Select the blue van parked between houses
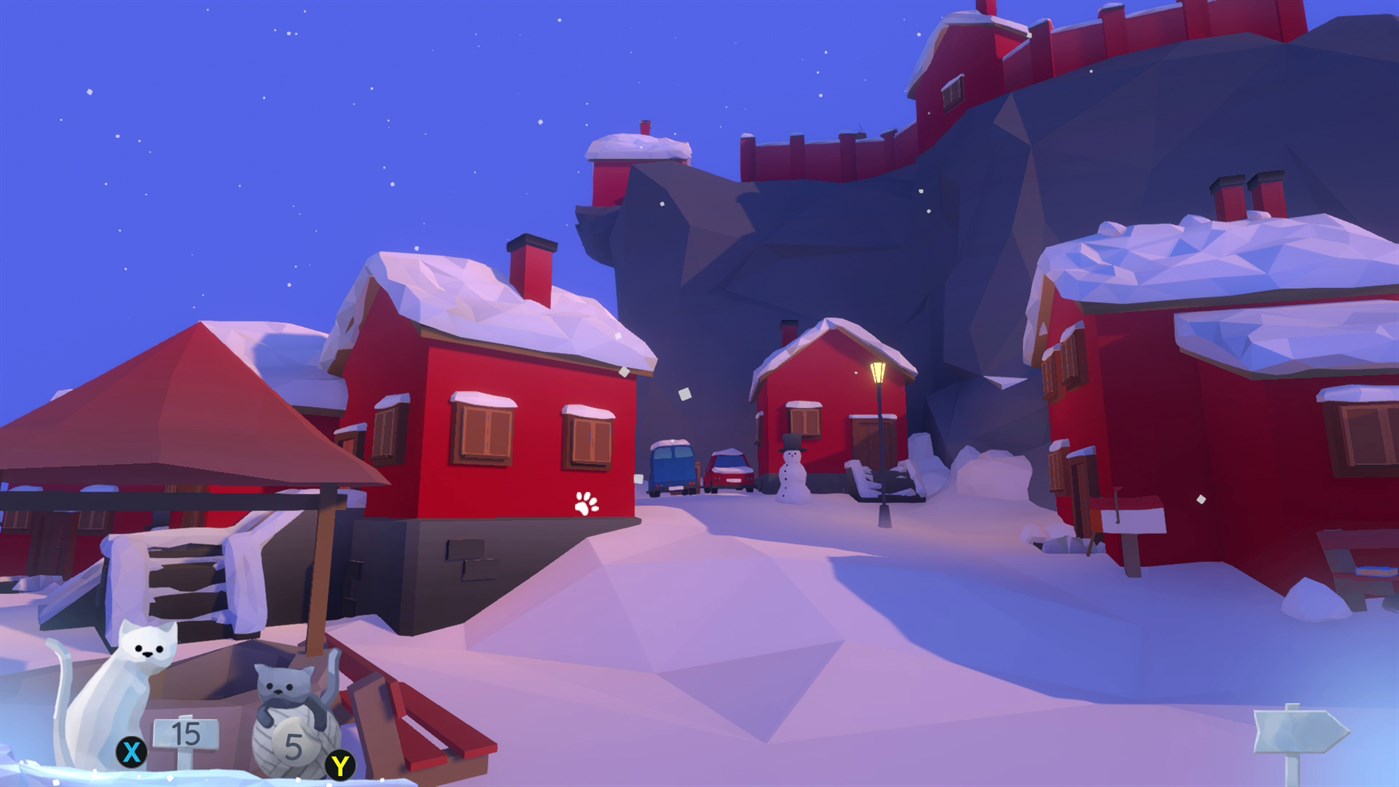The width and height of the screenshot is (1399, 787). pos(671,466)
